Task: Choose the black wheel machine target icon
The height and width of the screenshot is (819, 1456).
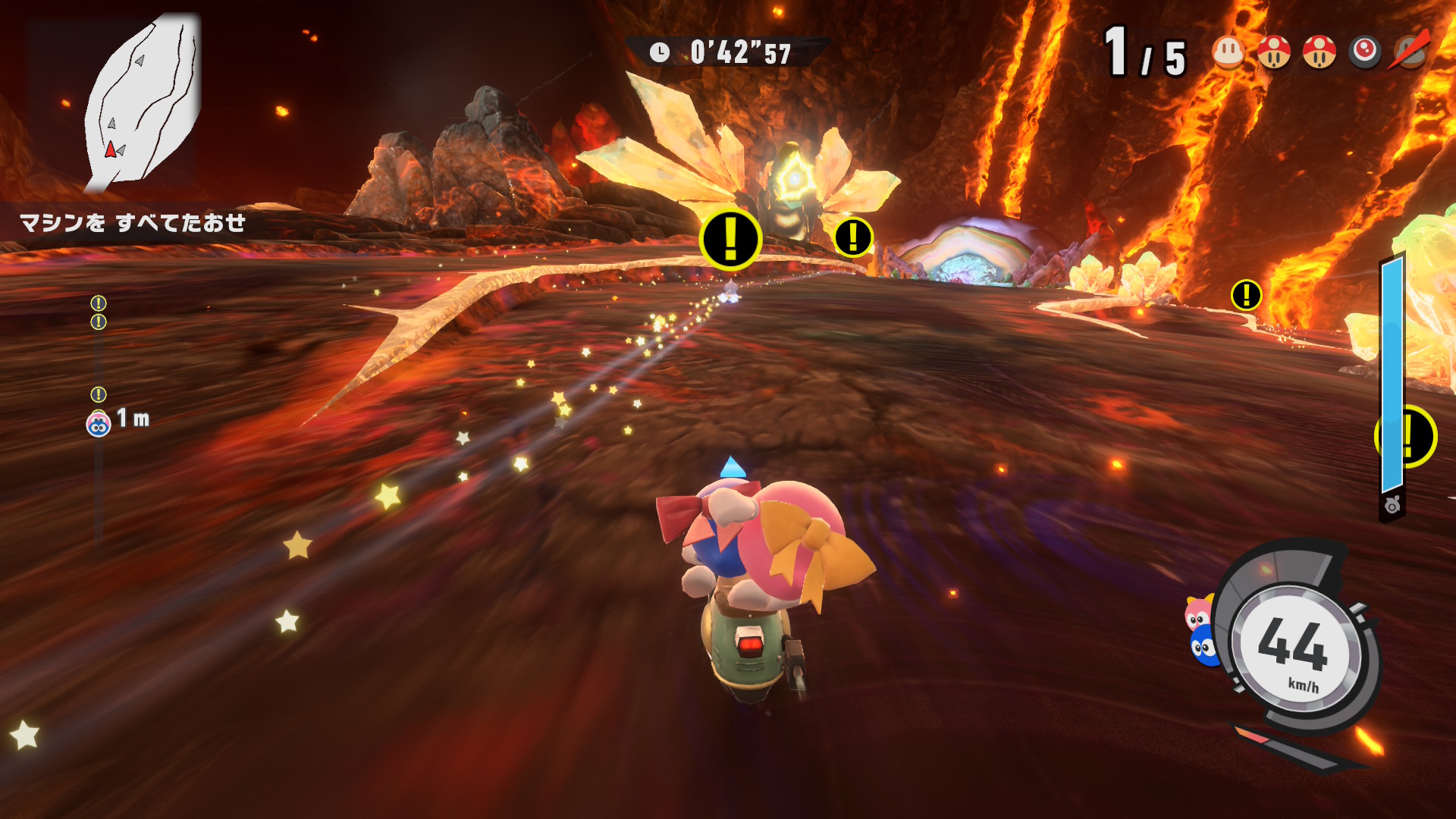Action: click(1365, 52)
